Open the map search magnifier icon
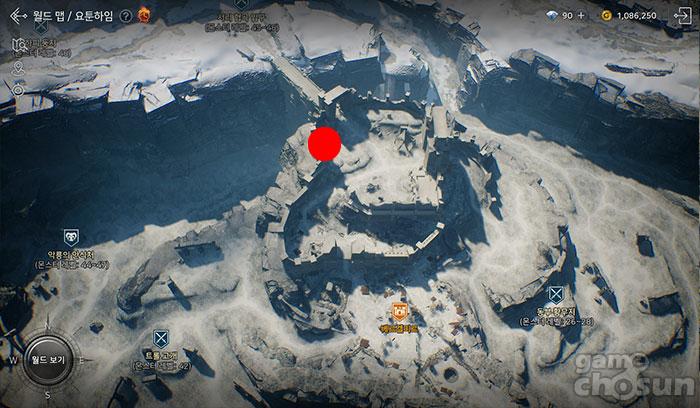Screen dimensions: 700x408 click(x=19, y=45)
